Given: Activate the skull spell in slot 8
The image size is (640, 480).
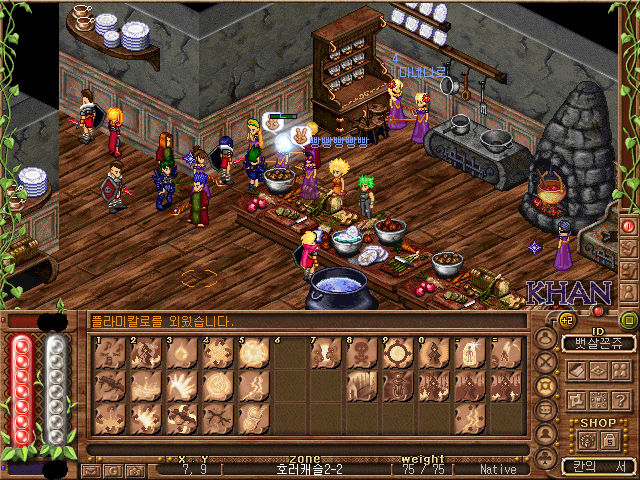Looking at the screenshot, I should point(362,353).
